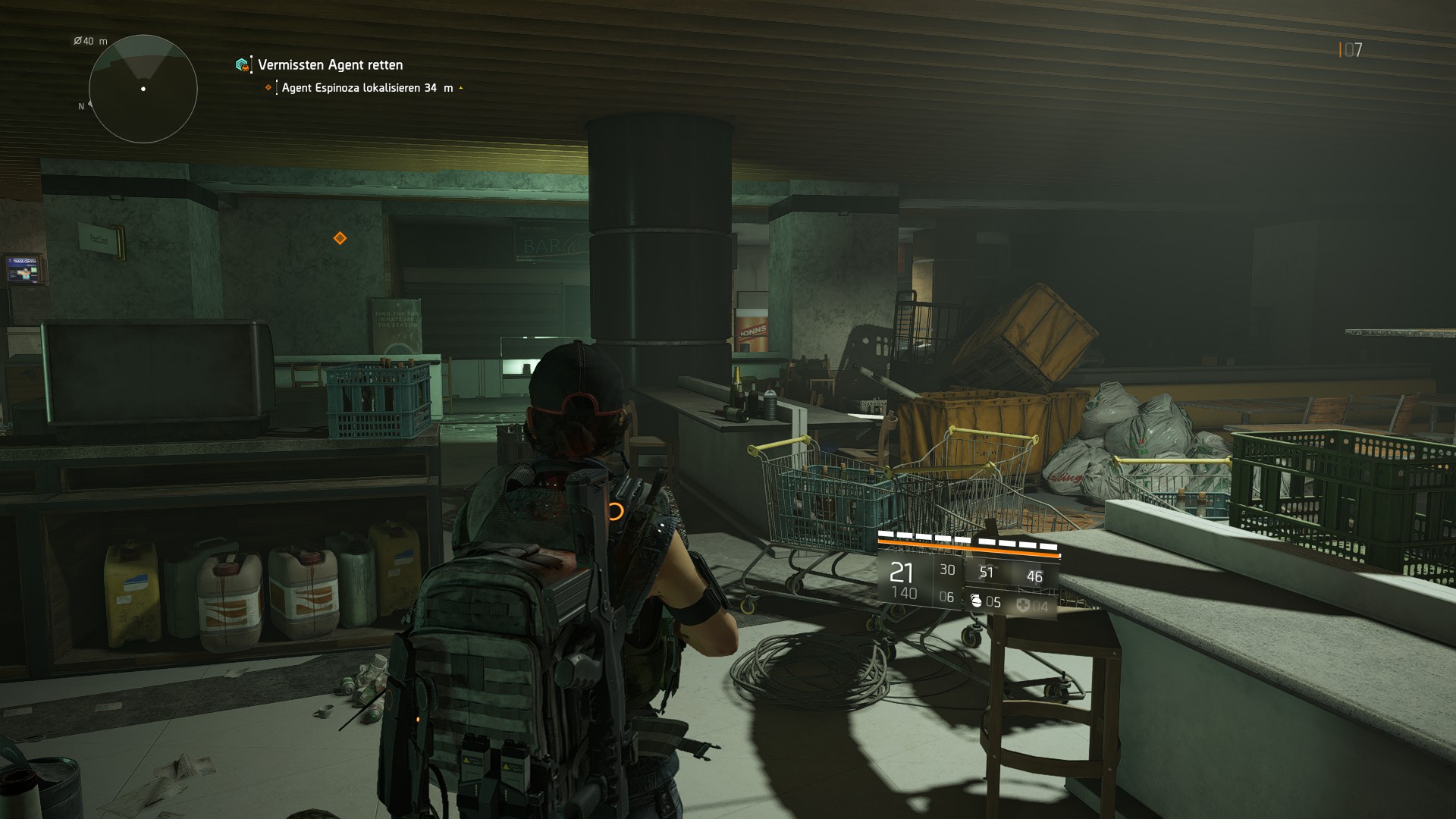Click the orange waypoint diamond beside Agent Espinoza text

coord(267,87)
